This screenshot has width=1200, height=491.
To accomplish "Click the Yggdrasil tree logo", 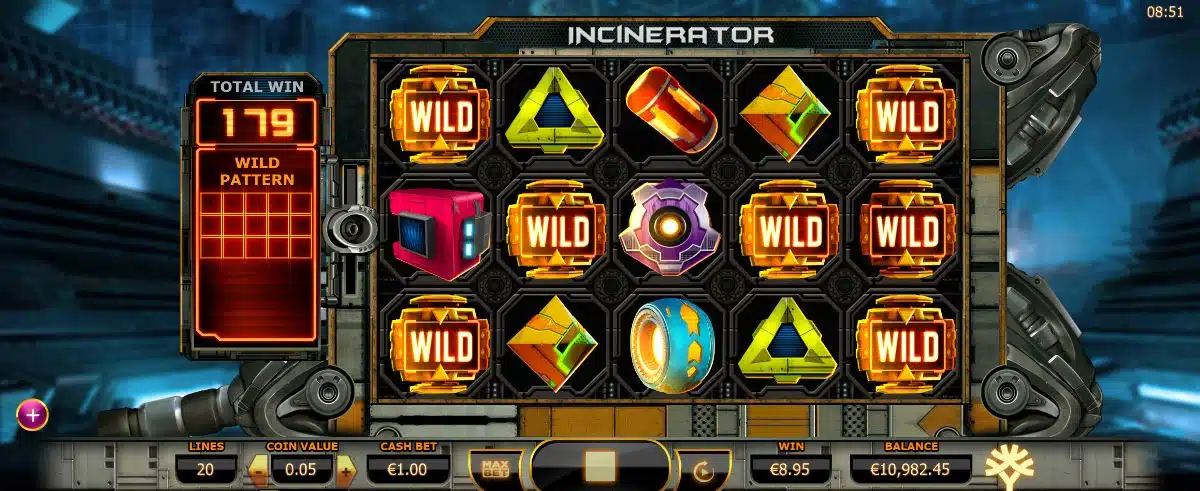I will (1011, 465).
